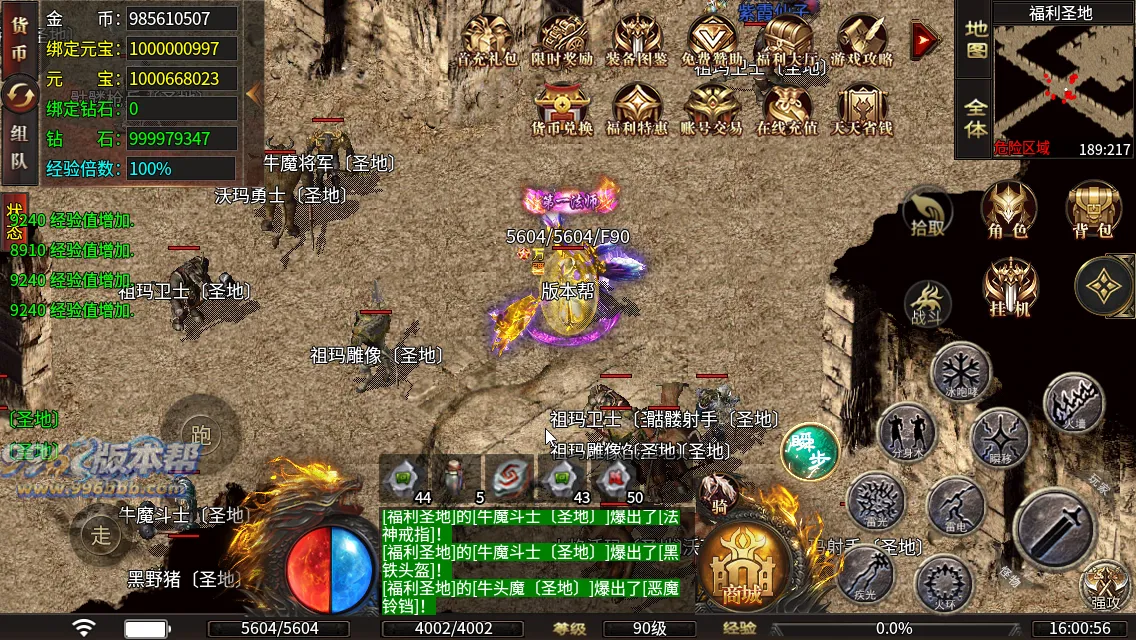Viewport: 1136px width, 640px height.
Task: Open the 货币兑换 currency exchange
Action: pos(561,107)
